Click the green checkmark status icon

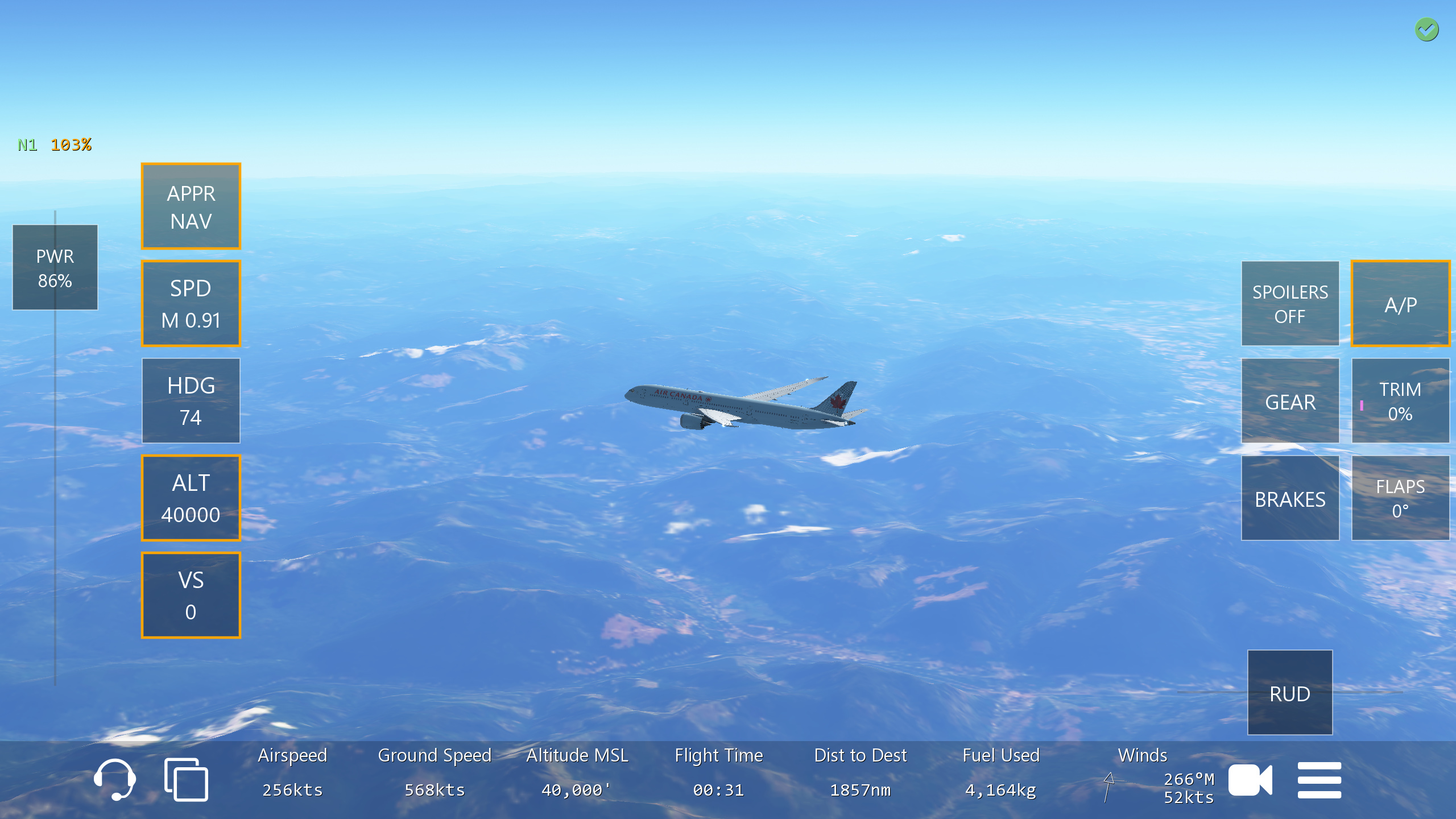point(1426,30)
